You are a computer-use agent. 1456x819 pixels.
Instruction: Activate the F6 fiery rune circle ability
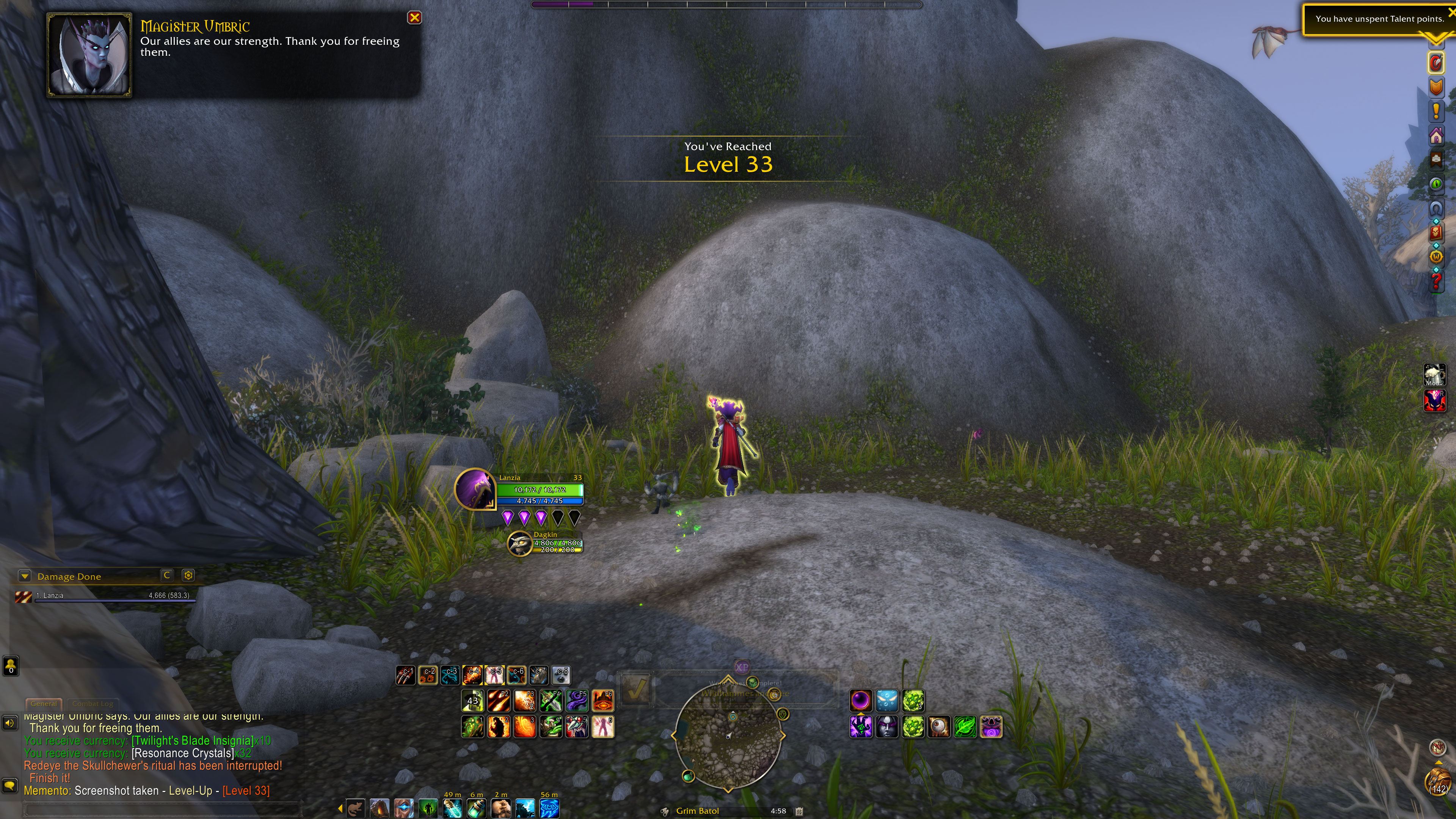coord(602,701)
